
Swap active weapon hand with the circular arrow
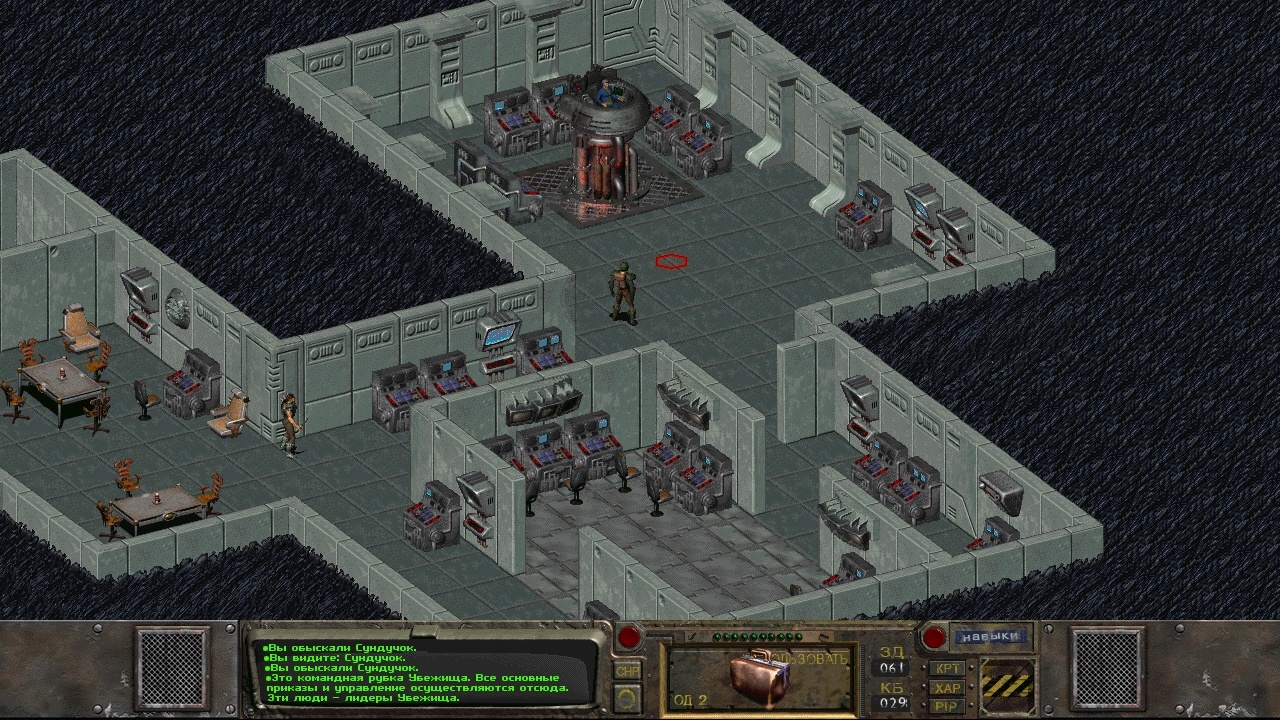pos(626,697)
